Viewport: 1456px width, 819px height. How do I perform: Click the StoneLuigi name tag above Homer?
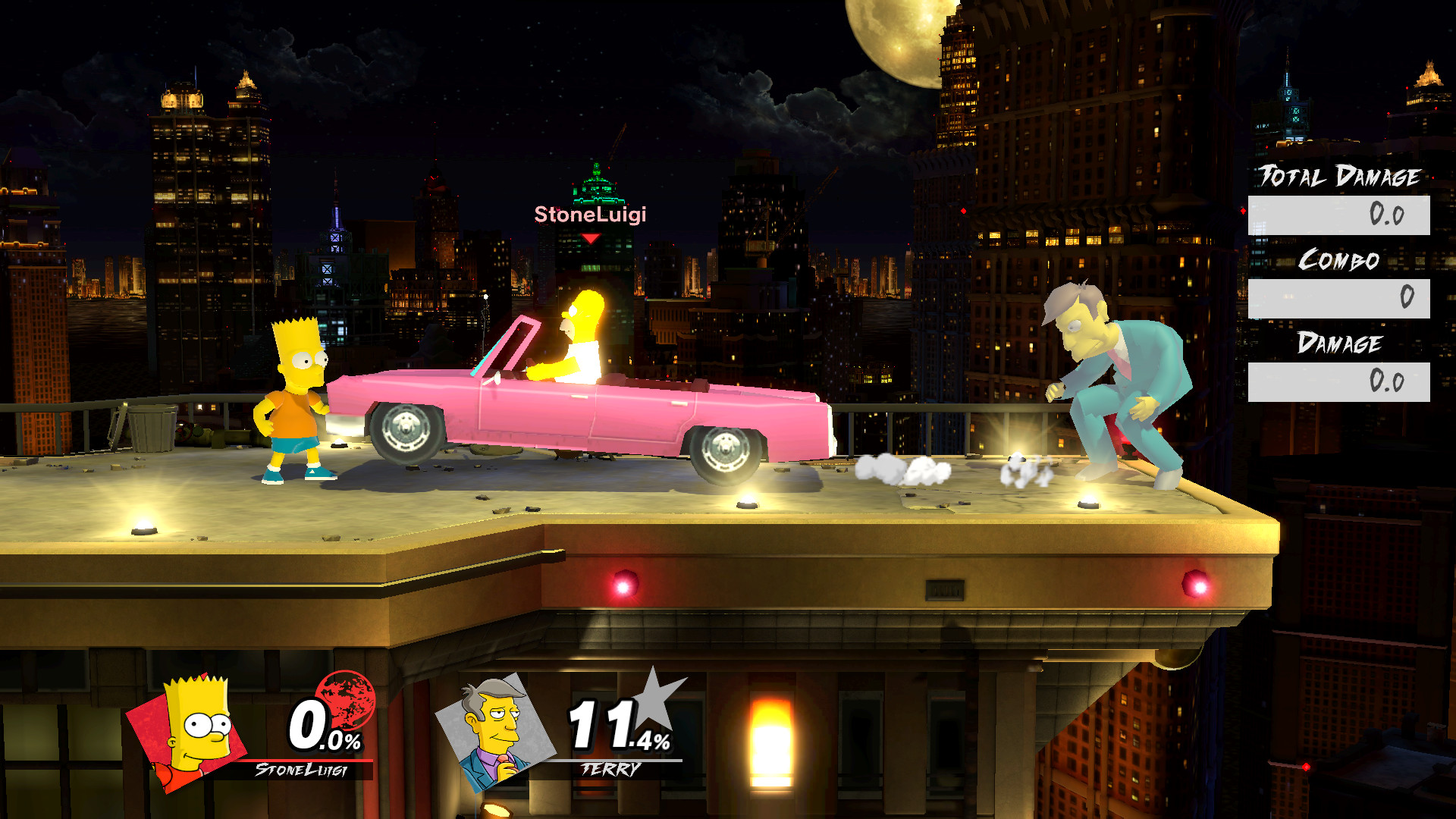coord(590,216)
